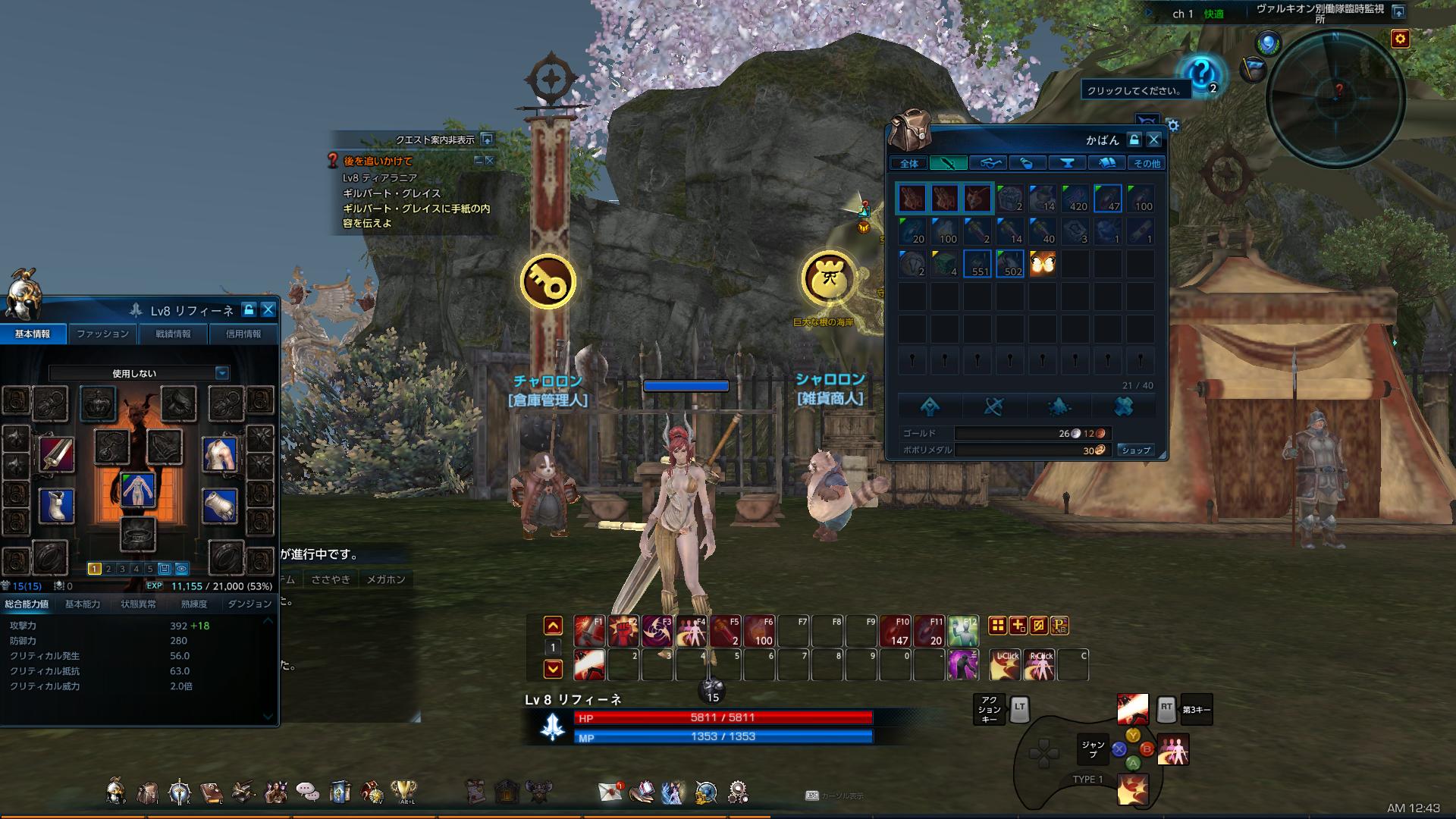
Task: Expand the hotbar with the up arrow
Action: click(x=553, y=624)
